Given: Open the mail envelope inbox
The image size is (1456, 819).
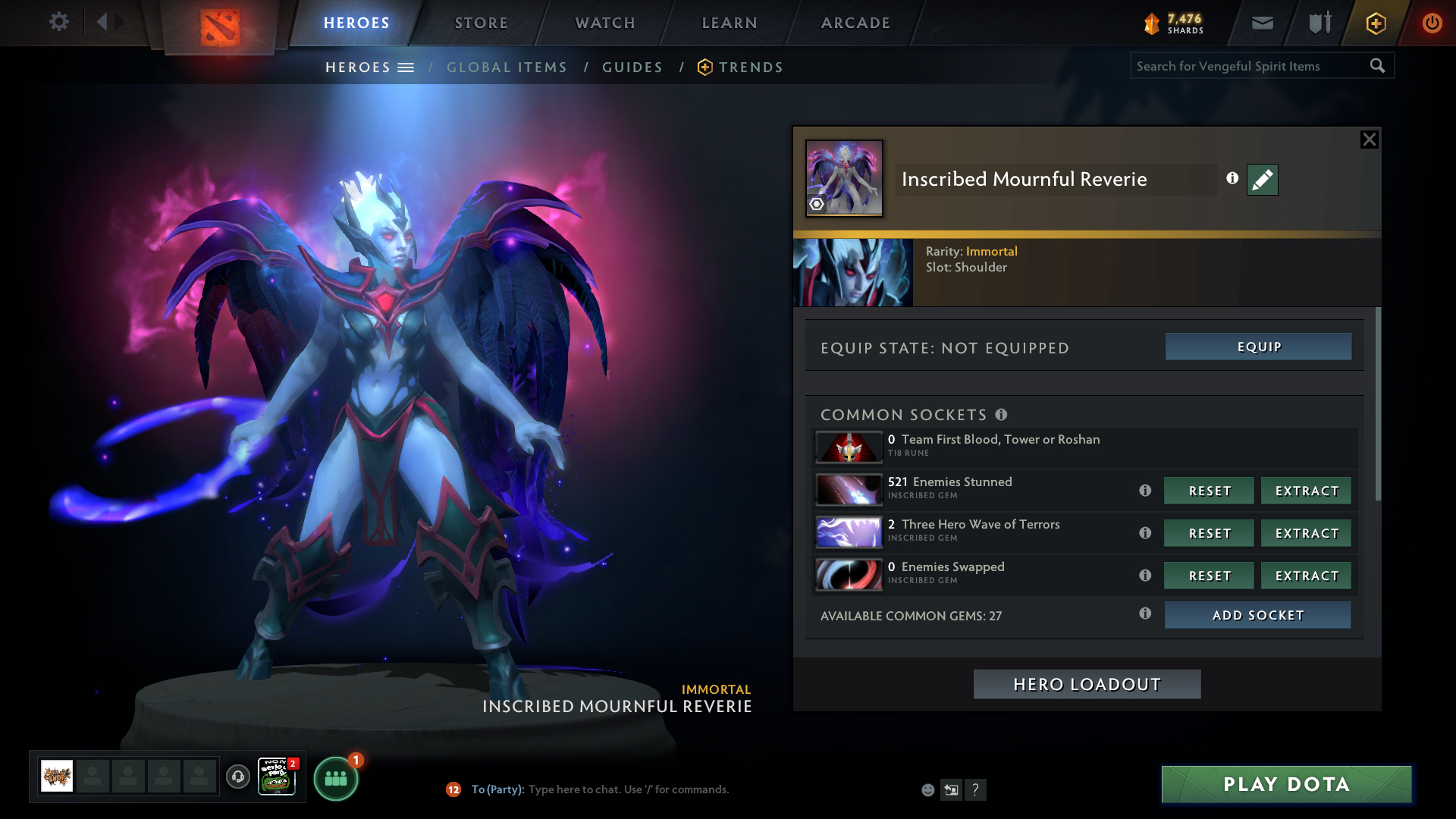Looking at the screenshot, I should 1262,24.
